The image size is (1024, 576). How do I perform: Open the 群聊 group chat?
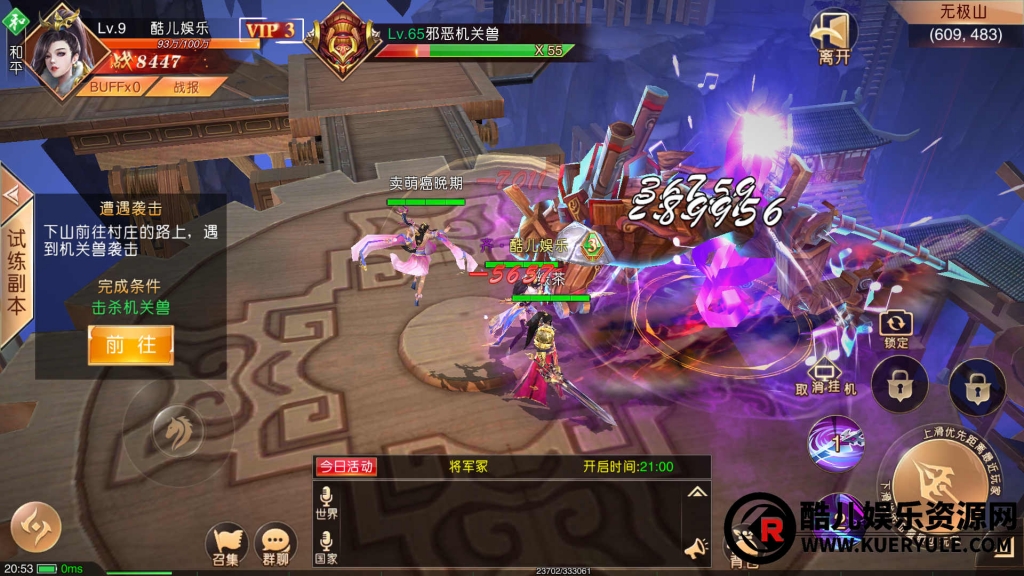pos(275,540)
